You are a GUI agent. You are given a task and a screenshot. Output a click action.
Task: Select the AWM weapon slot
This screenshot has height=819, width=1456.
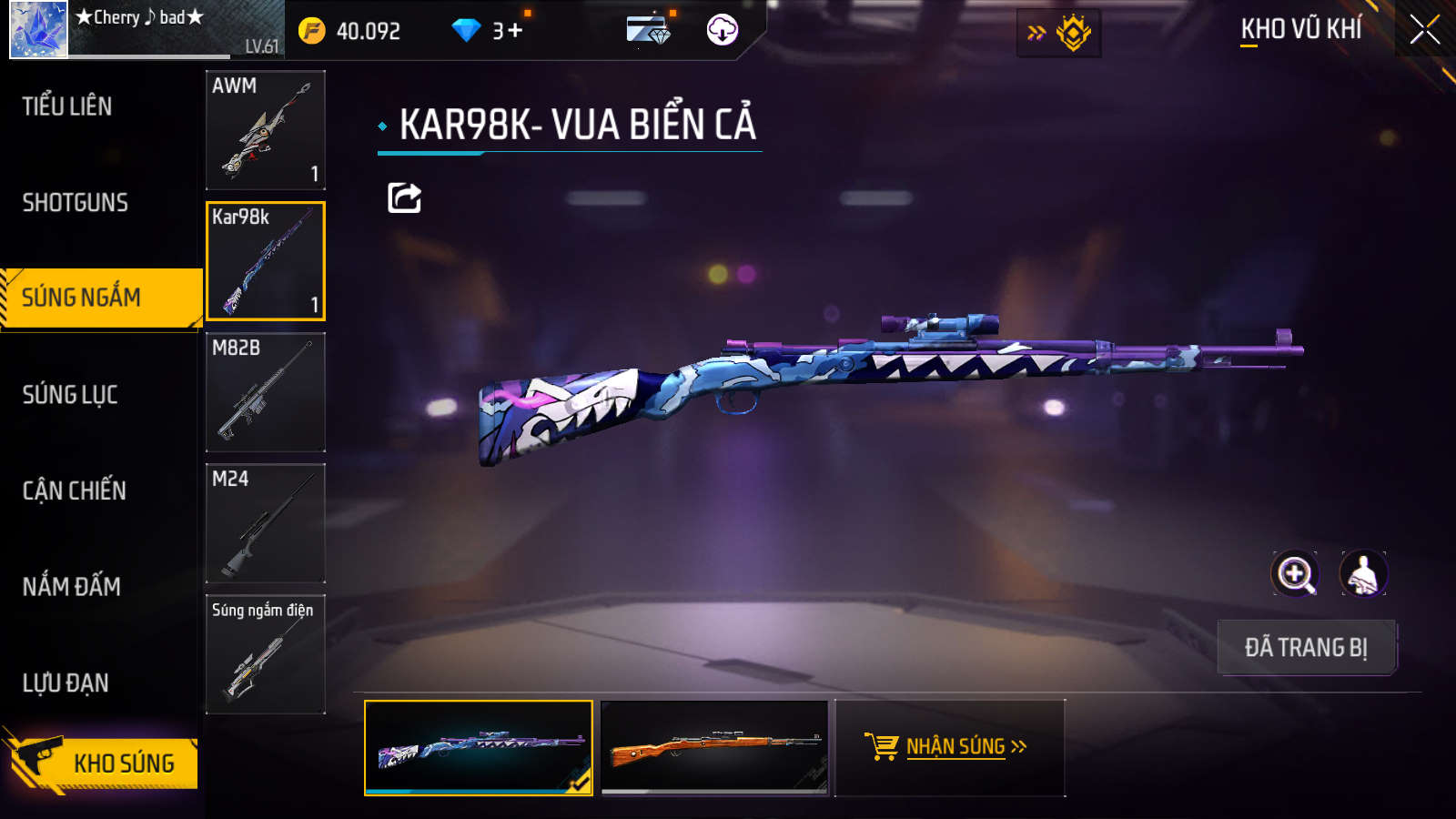click(265, 130)
